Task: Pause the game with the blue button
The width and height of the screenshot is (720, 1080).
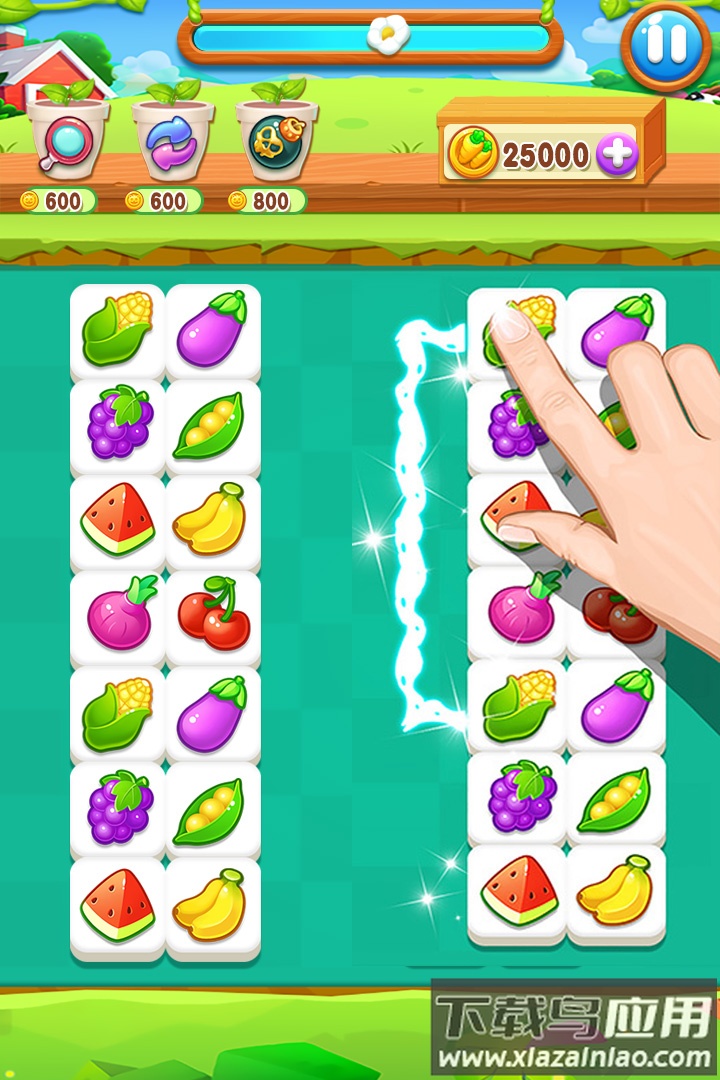Action: pos(666,45)
